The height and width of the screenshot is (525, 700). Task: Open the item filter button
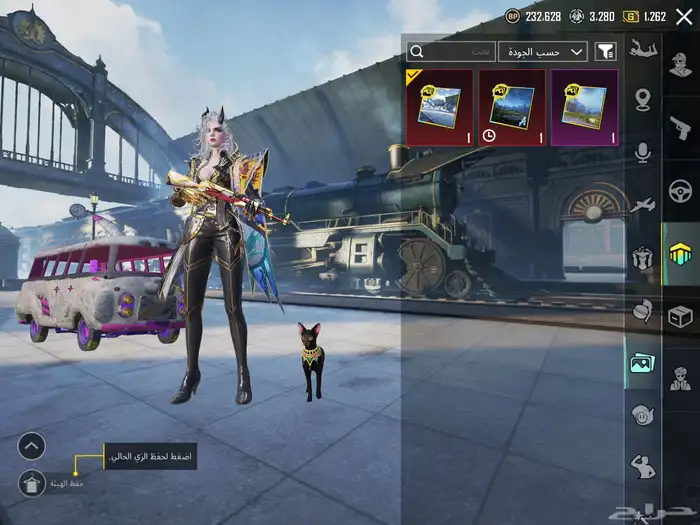click(605, 51)
